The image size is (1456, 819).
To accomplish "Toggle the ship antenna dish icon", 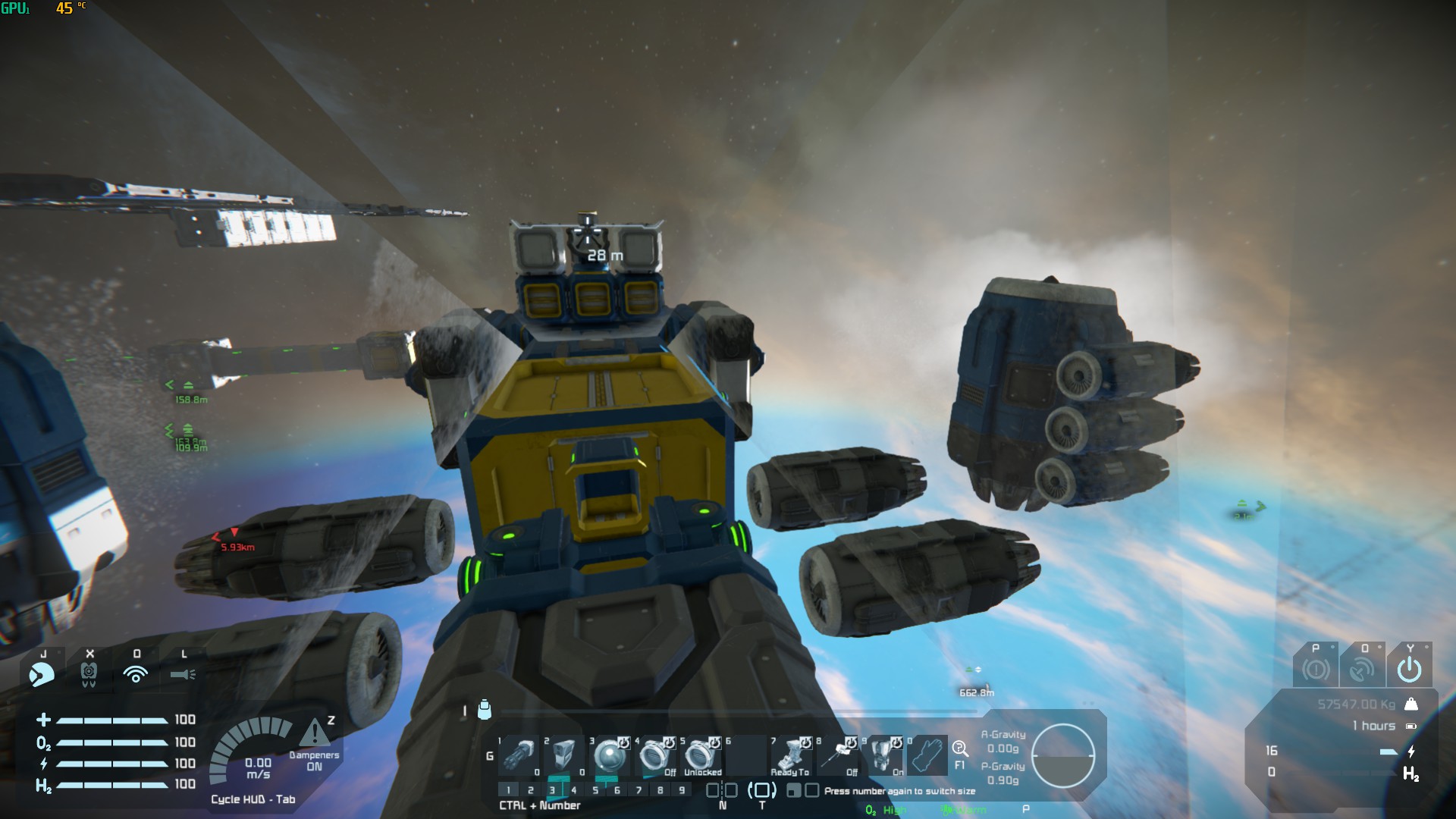I will [x=1362, y=670].
